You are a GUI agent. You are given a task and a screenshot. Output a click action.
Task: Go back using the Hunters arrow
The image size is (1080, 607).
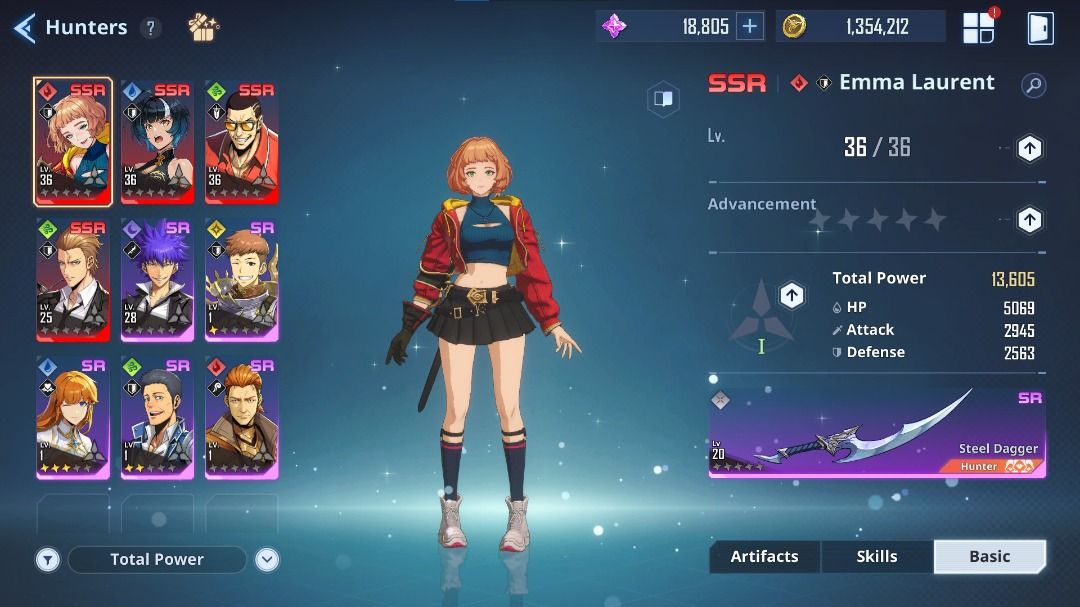(x=25, y=27)
